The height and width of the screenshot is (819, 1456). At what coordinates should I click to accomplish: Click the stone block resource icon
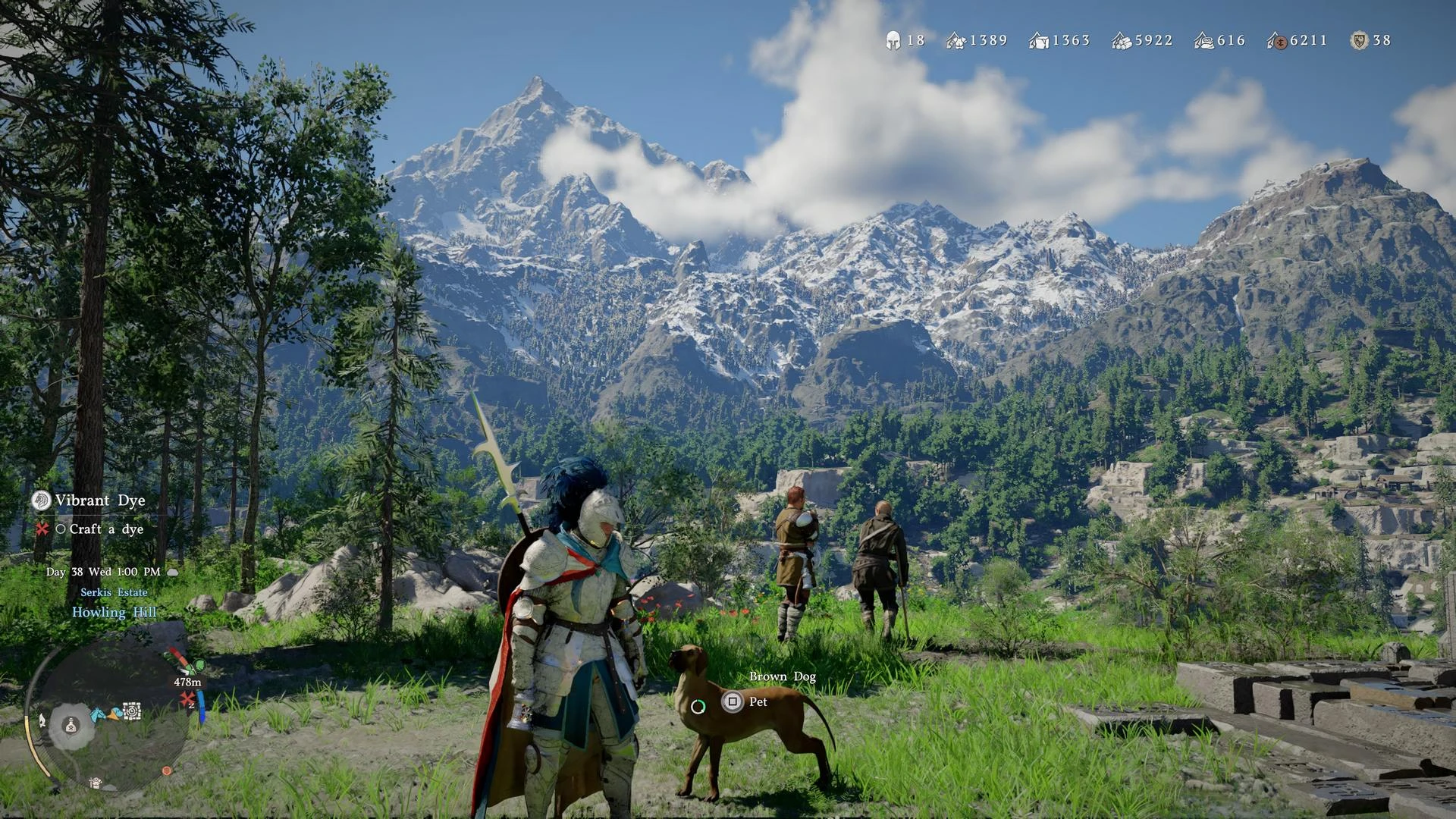[x=1038, y=41]
